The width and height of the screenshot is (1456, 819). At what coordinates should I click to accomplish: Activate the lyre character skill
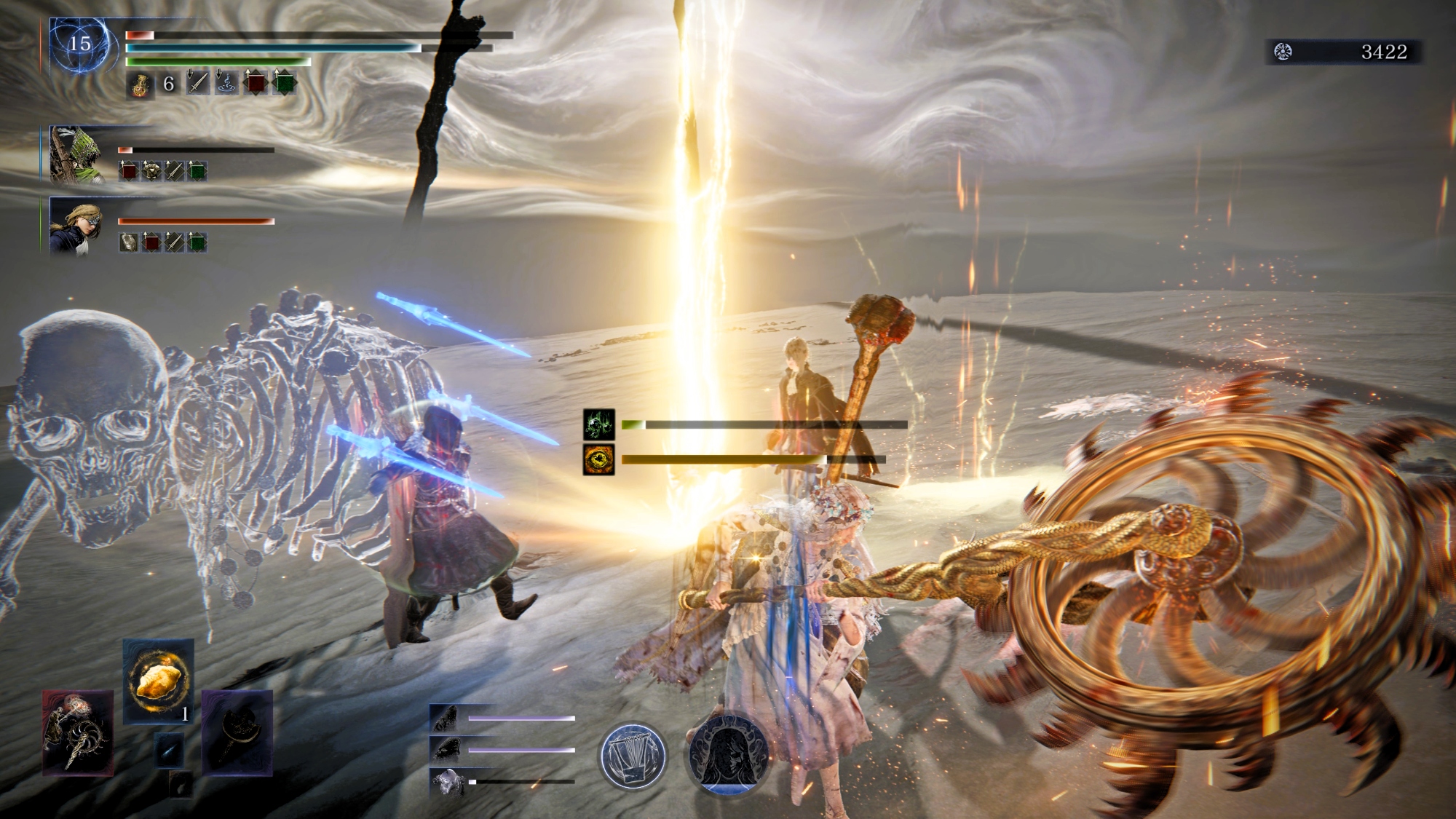tap(633, 756)
